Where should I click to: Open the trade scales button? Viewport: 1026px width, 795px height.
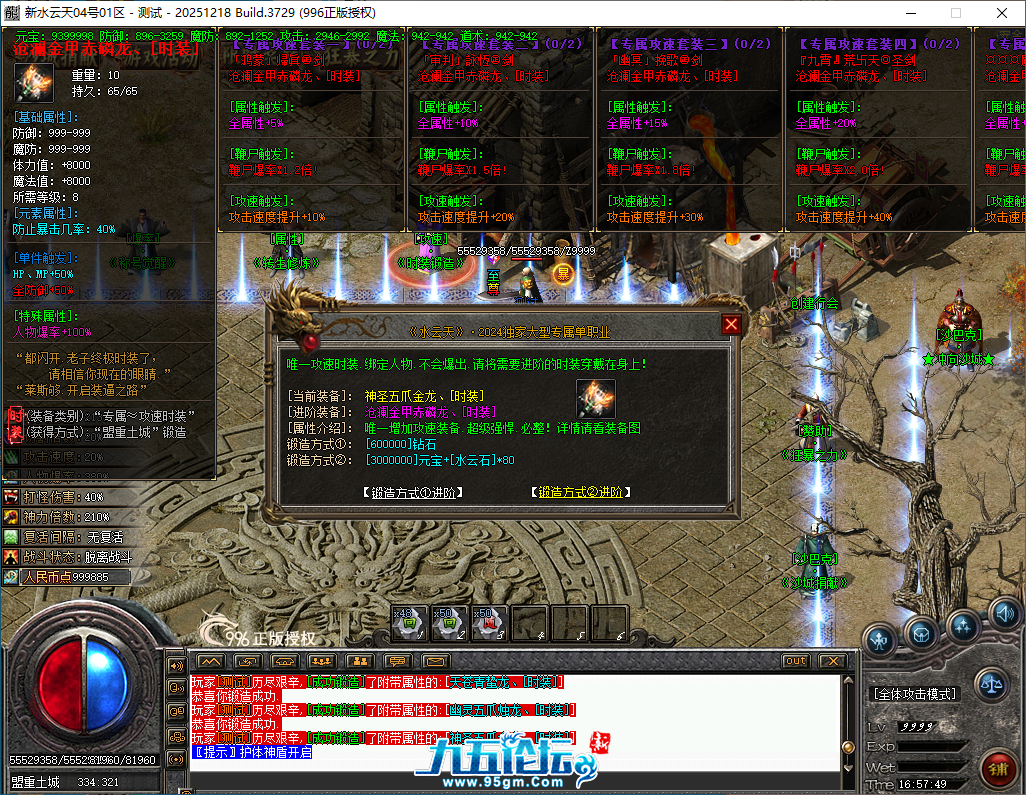(x=991, y=684)
